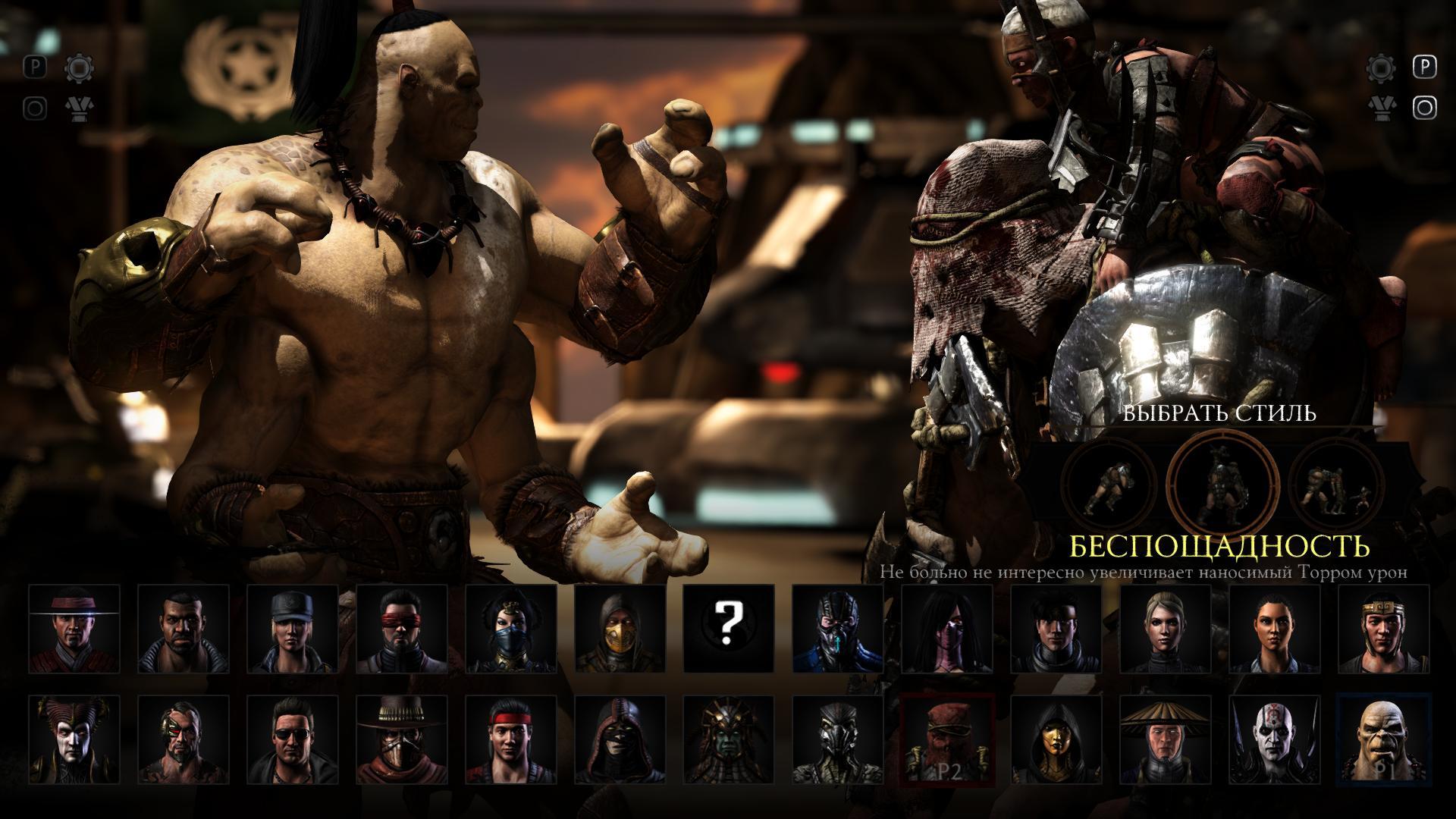The image size is (1456, 819).
Task: Pick Scorpion with the yellow mask
Action: (x=620, y=629)
